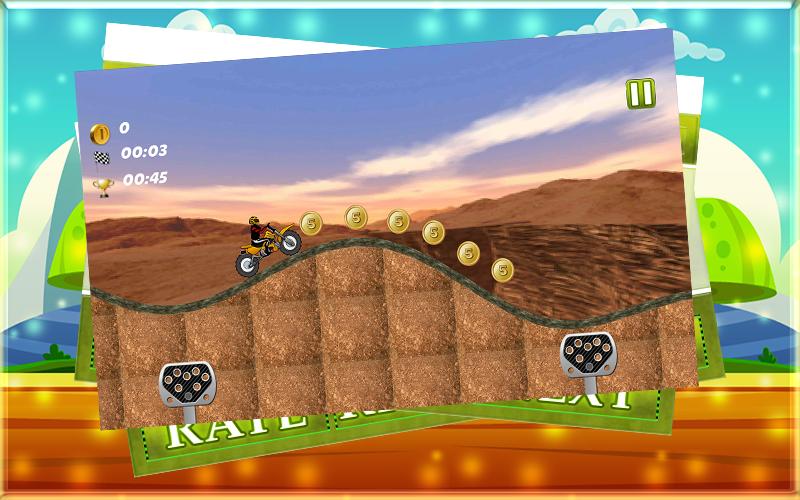Pause the game with the green button

point(641,93)
